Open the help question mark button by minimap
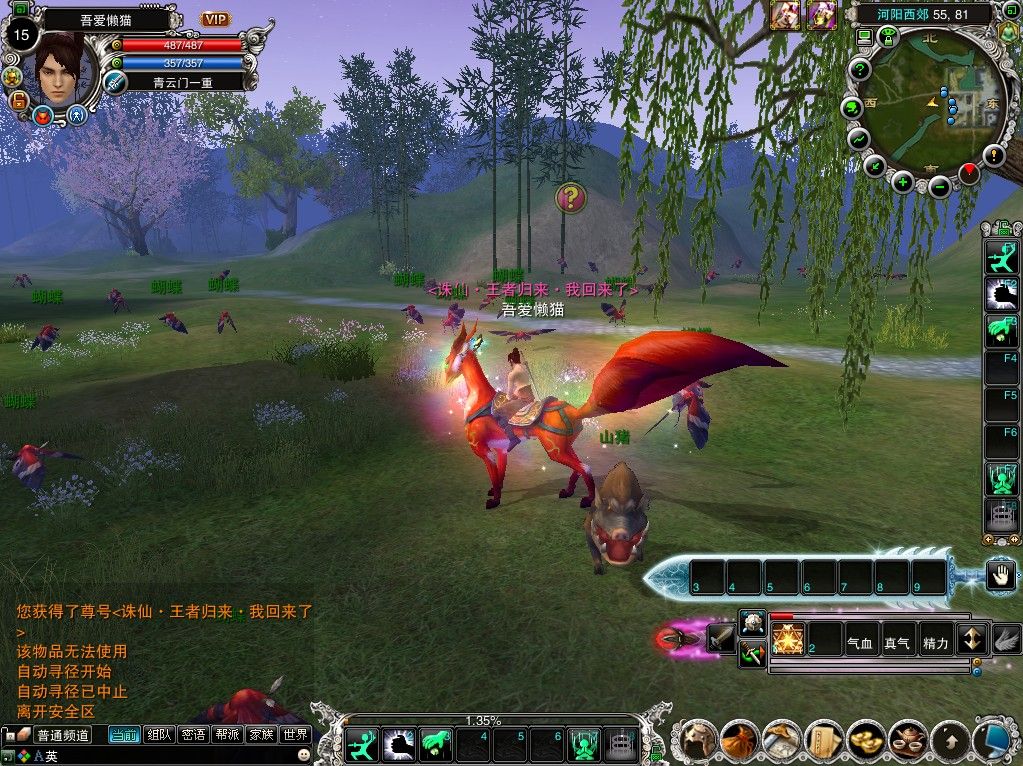Viewport: 1023px width, 766px height. pos(859,69)
